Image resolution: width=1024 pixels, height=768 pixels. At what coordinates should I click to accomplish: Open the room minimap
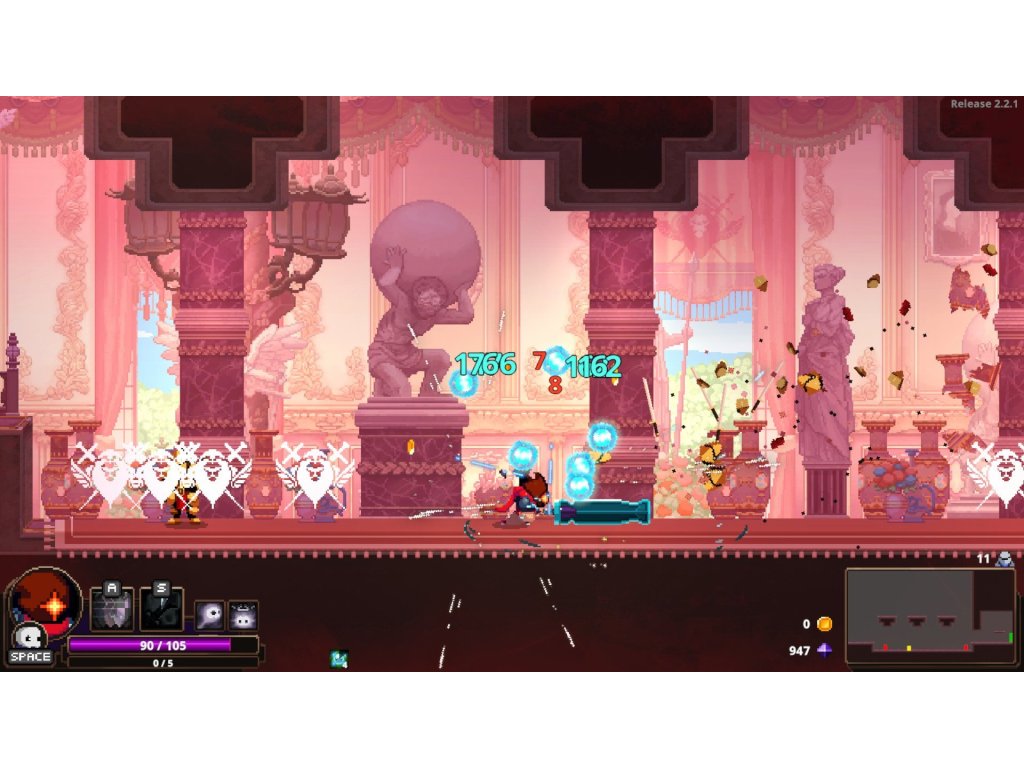coord(929,616)
